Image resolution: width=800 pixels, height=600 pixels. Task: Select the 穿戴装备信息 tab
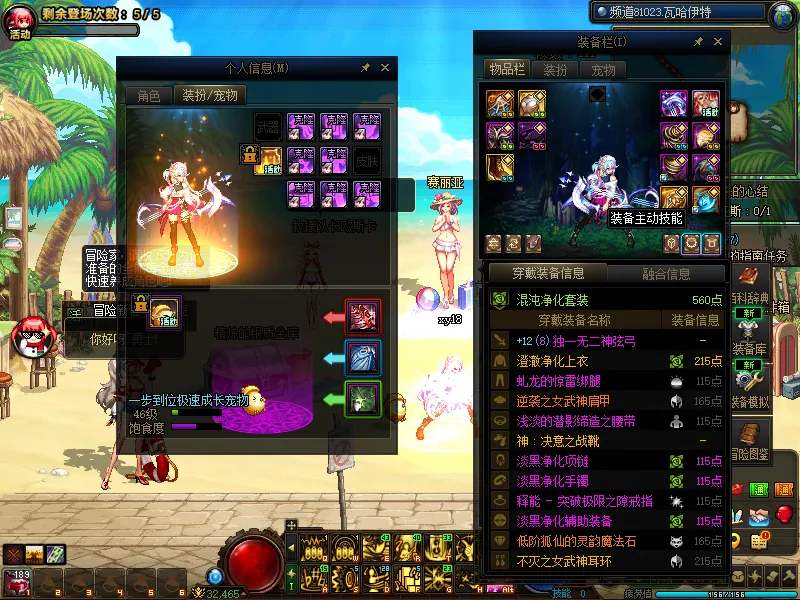click(x=546, y=273)
